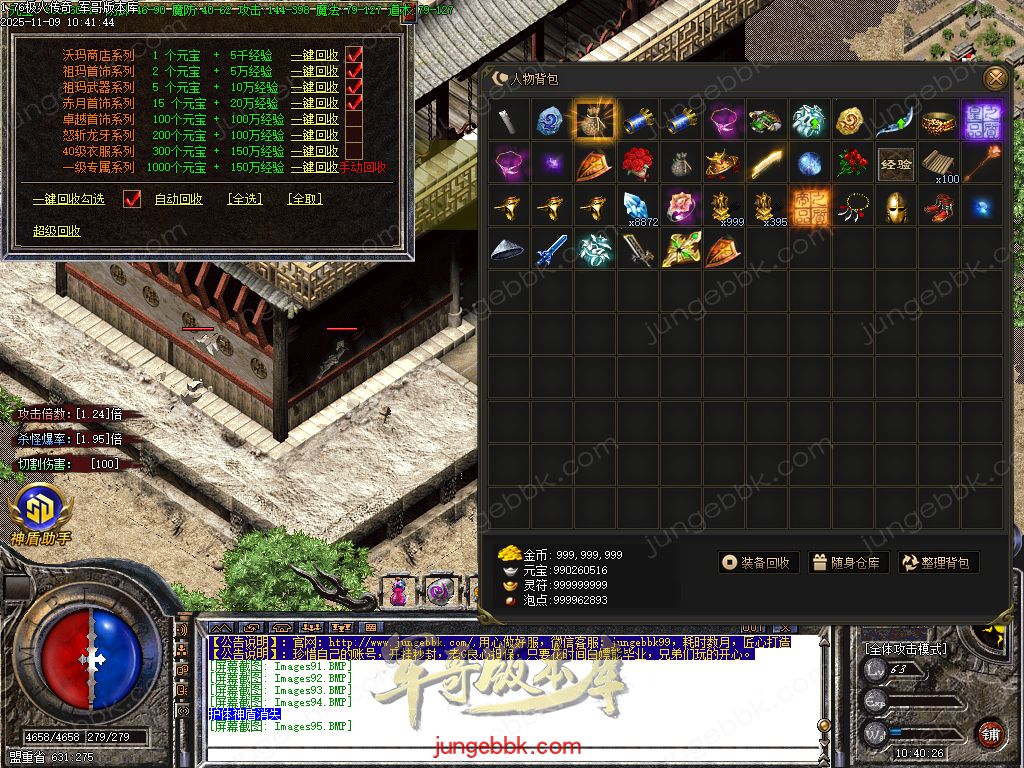1024x768 pixels.
Task: Click 手动回收 for 一级专属系列
Action: (x=363, y=167)
